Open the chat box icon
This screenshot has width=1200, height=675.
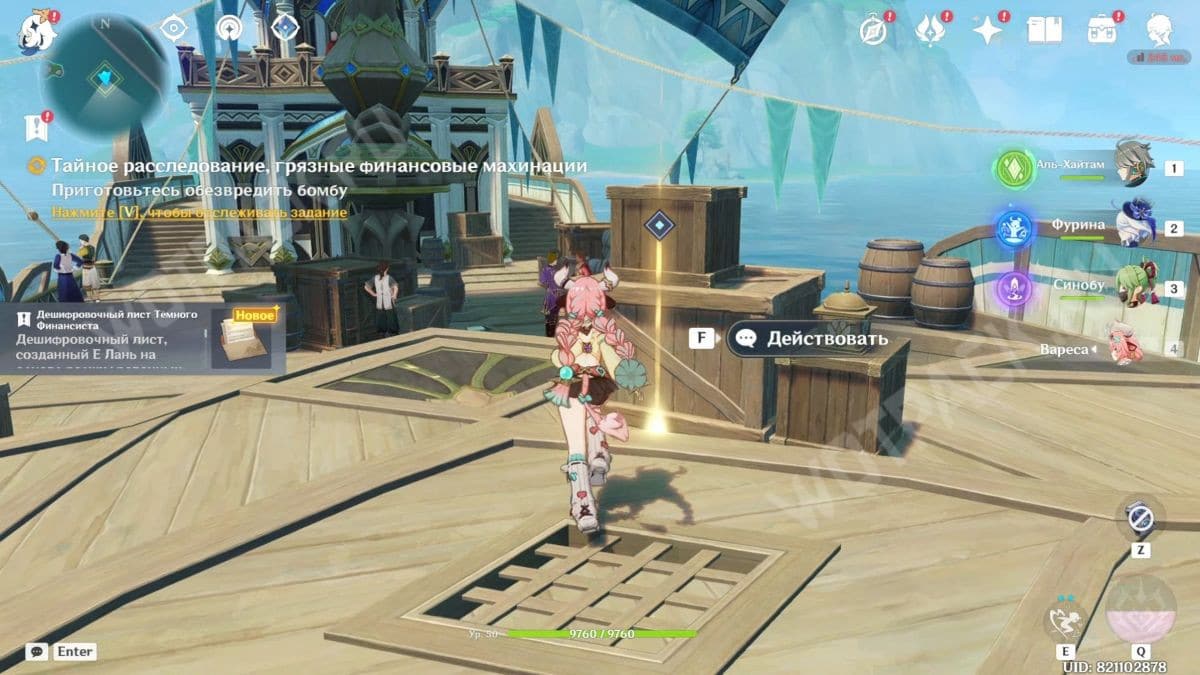[37, 651]
